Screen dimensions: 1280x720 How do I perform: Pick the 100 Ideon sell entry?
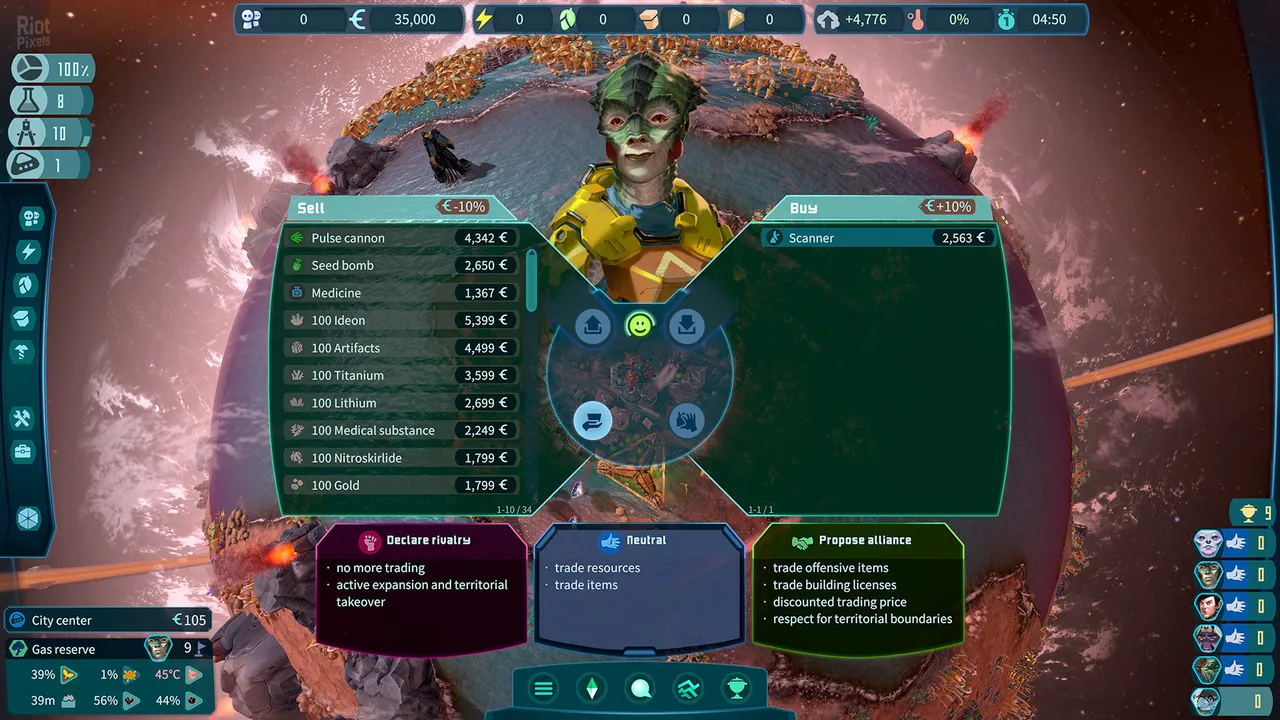click(400, 320)
